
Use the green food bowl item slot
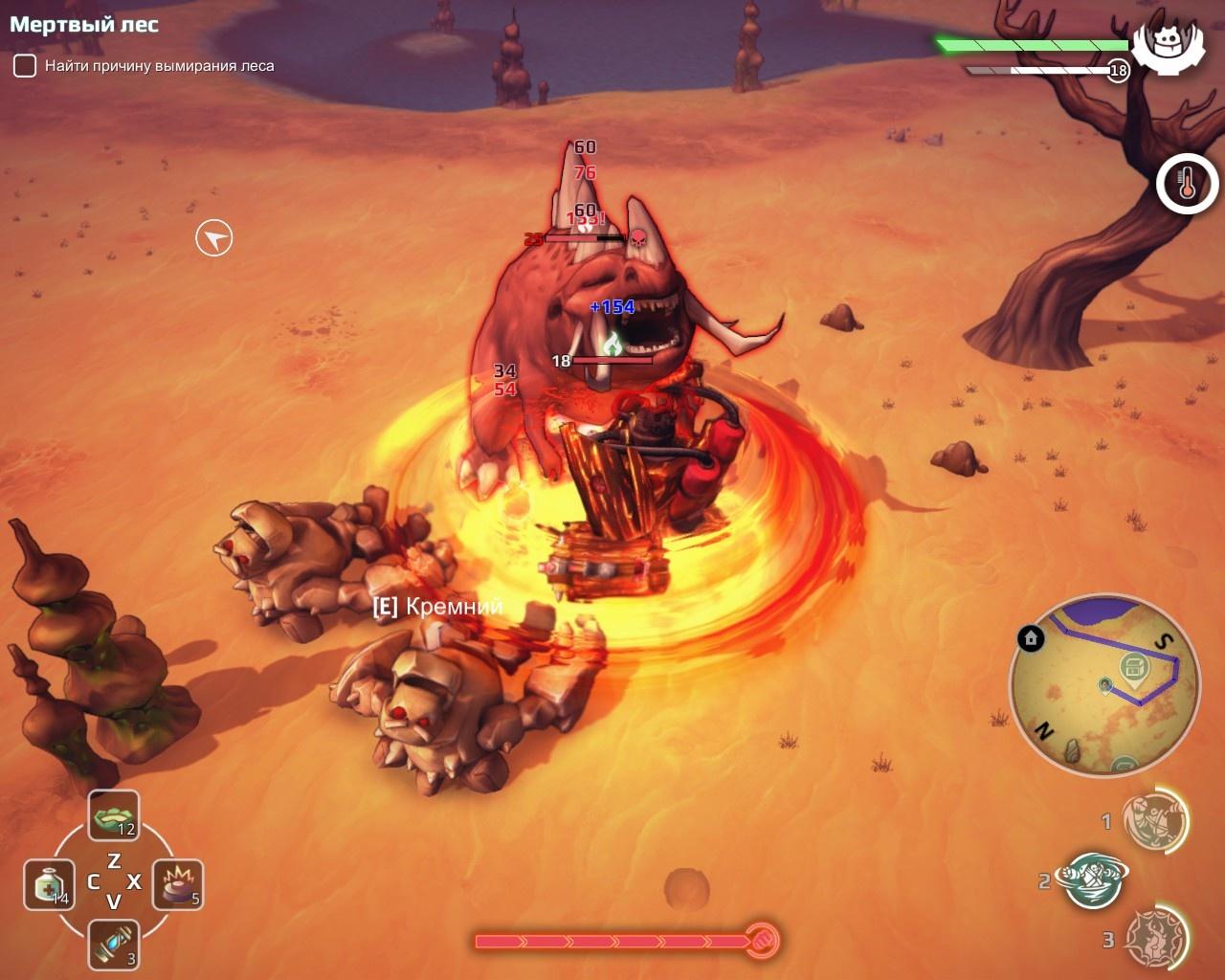tap(114, 816)
